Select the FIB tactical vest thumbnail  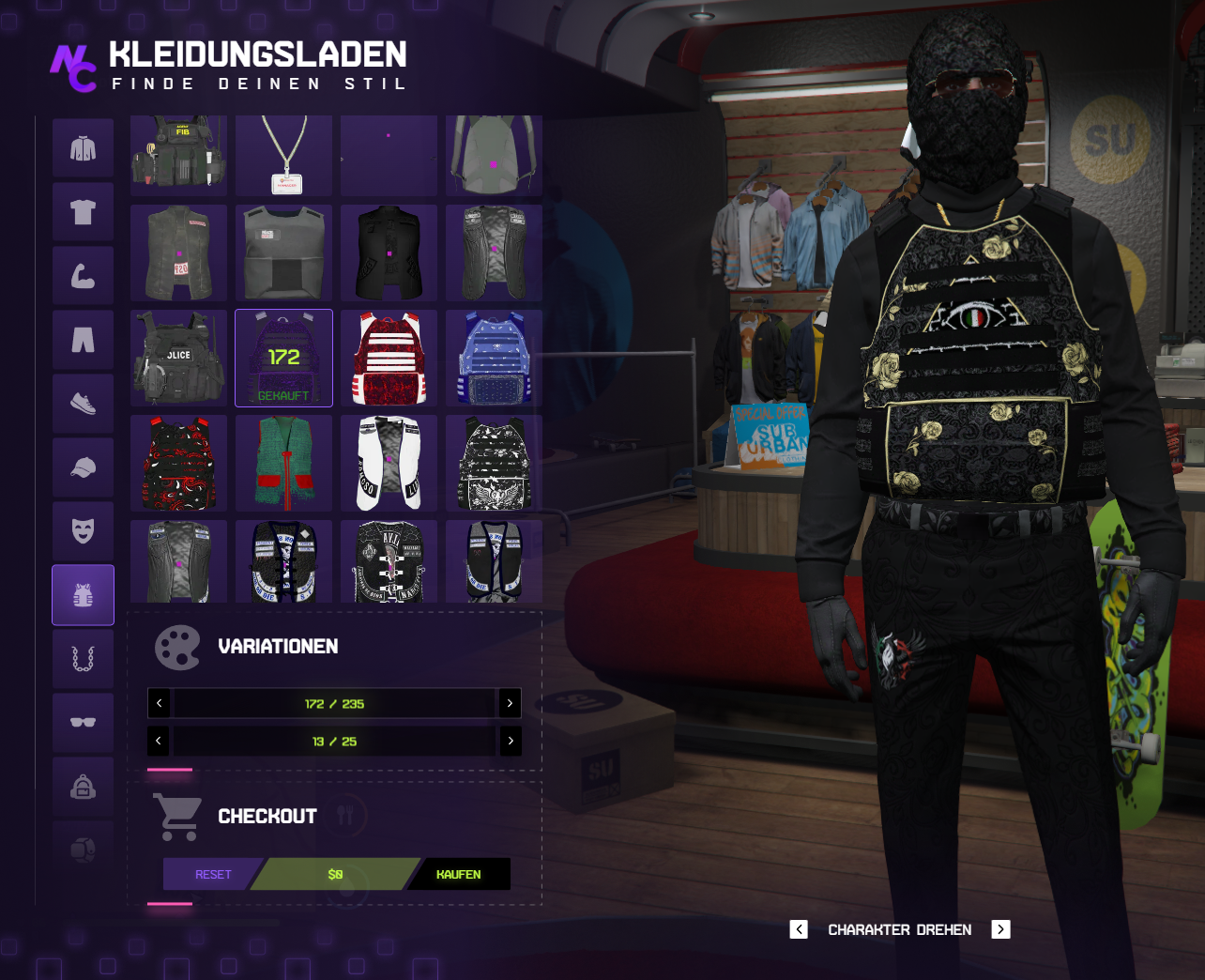coord(178,155)
